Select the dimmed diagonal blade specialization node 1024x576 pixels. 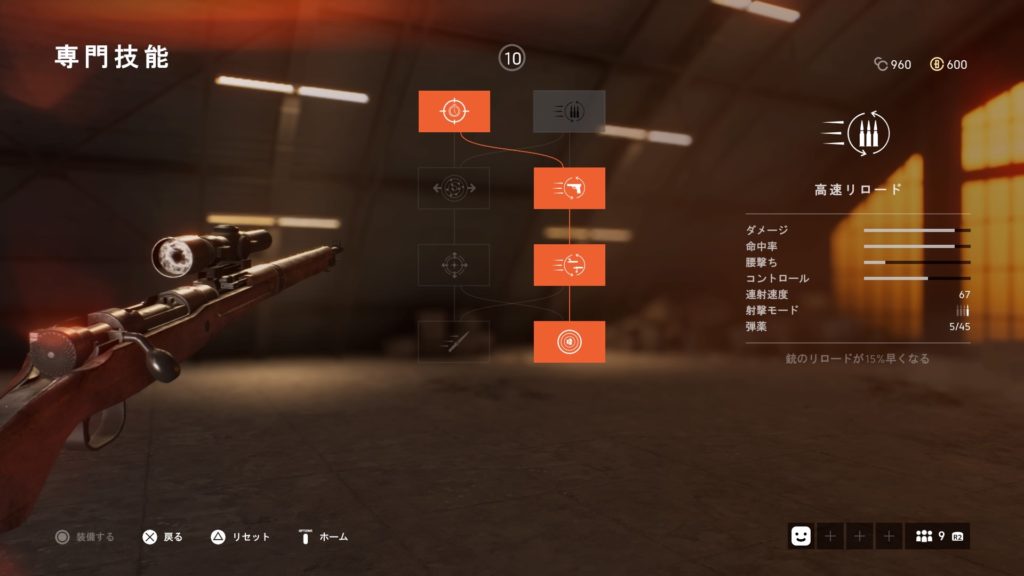[454, 341]
